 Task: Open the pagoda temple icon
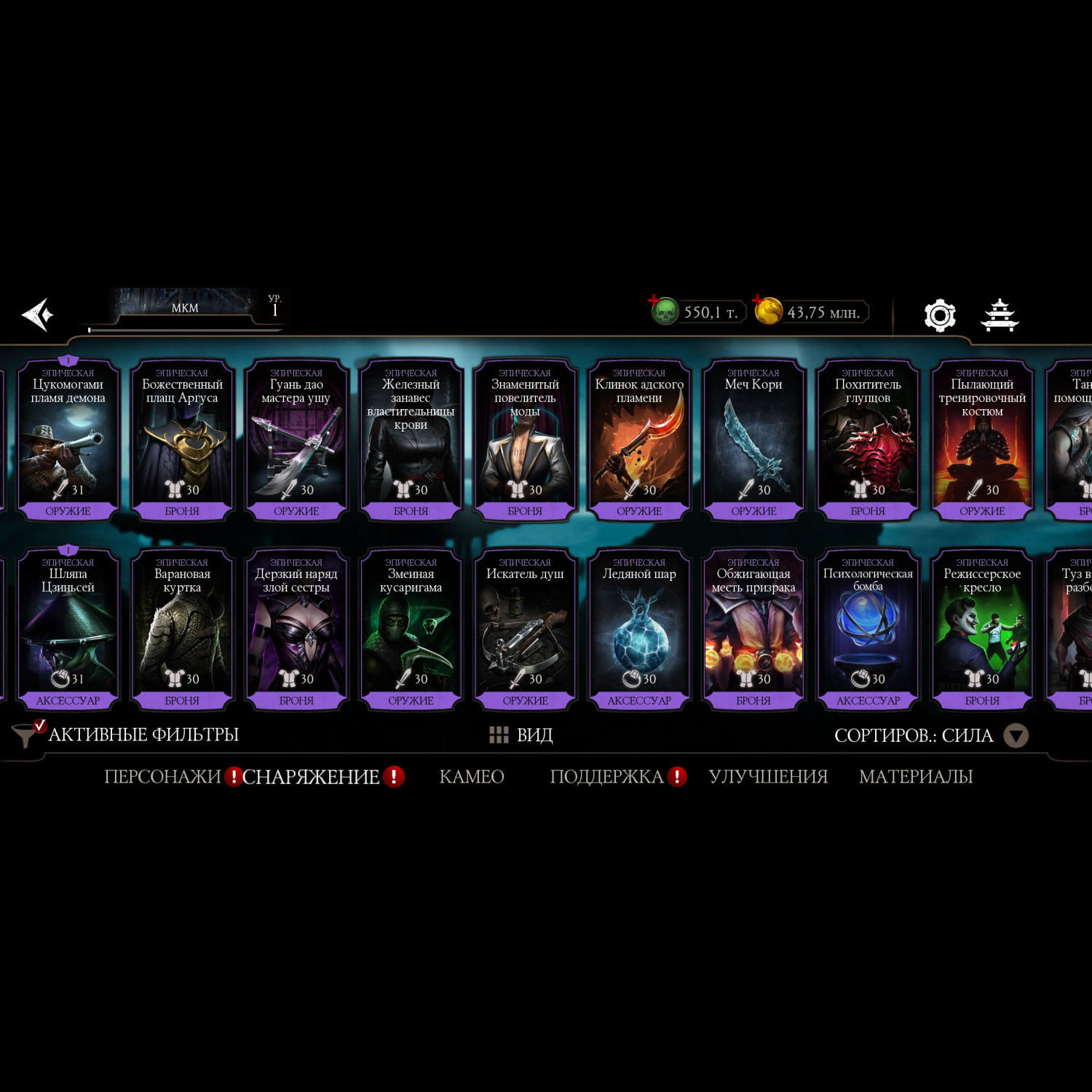point(1000,315)
